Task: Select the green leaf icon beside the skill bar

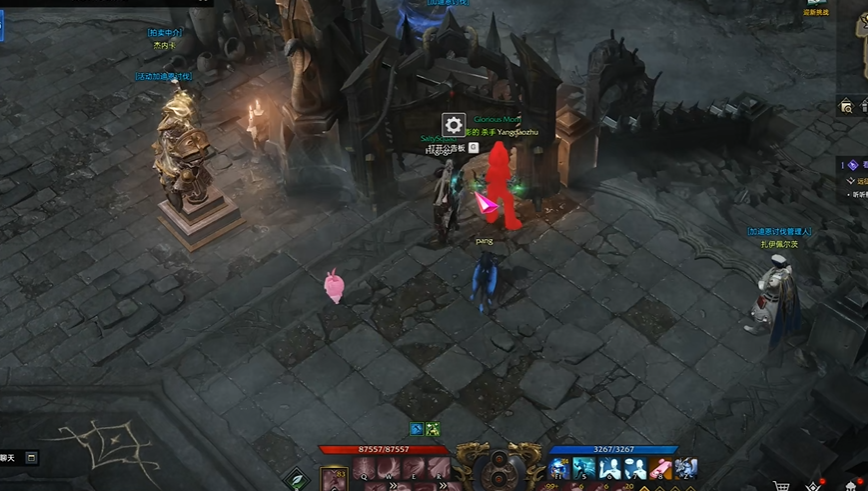Action: pos(296,479)
